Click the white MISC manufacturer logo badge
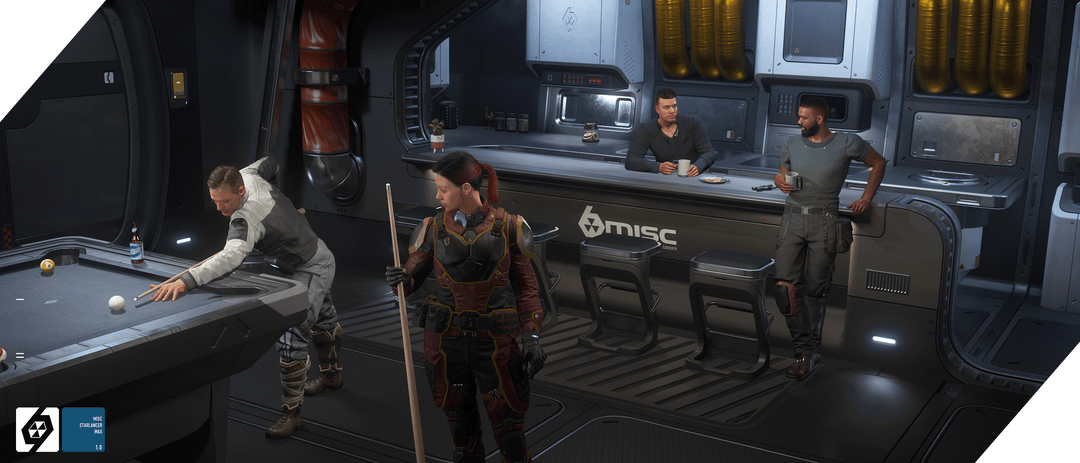This screenshot has width=1080, height=463. coord(37,429)
